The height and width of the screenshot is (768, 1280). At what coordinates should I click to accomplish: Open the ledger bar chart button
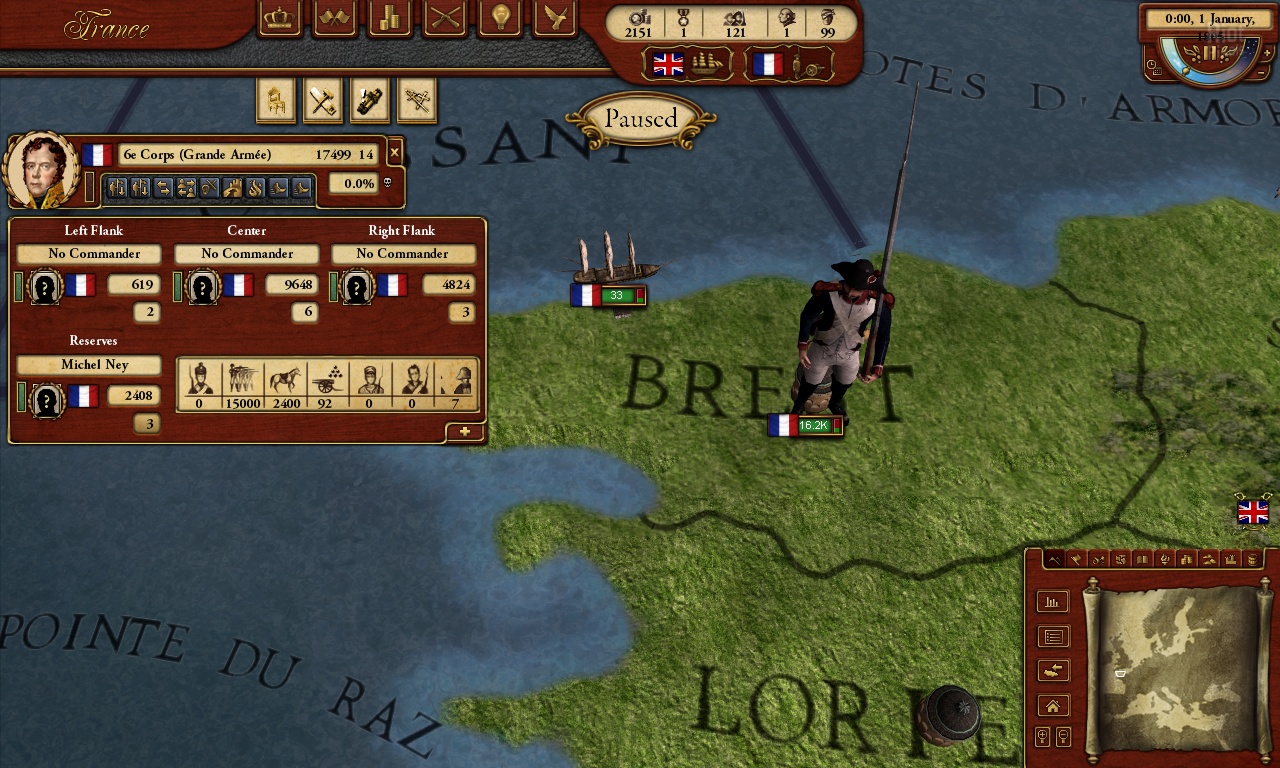1052,602
